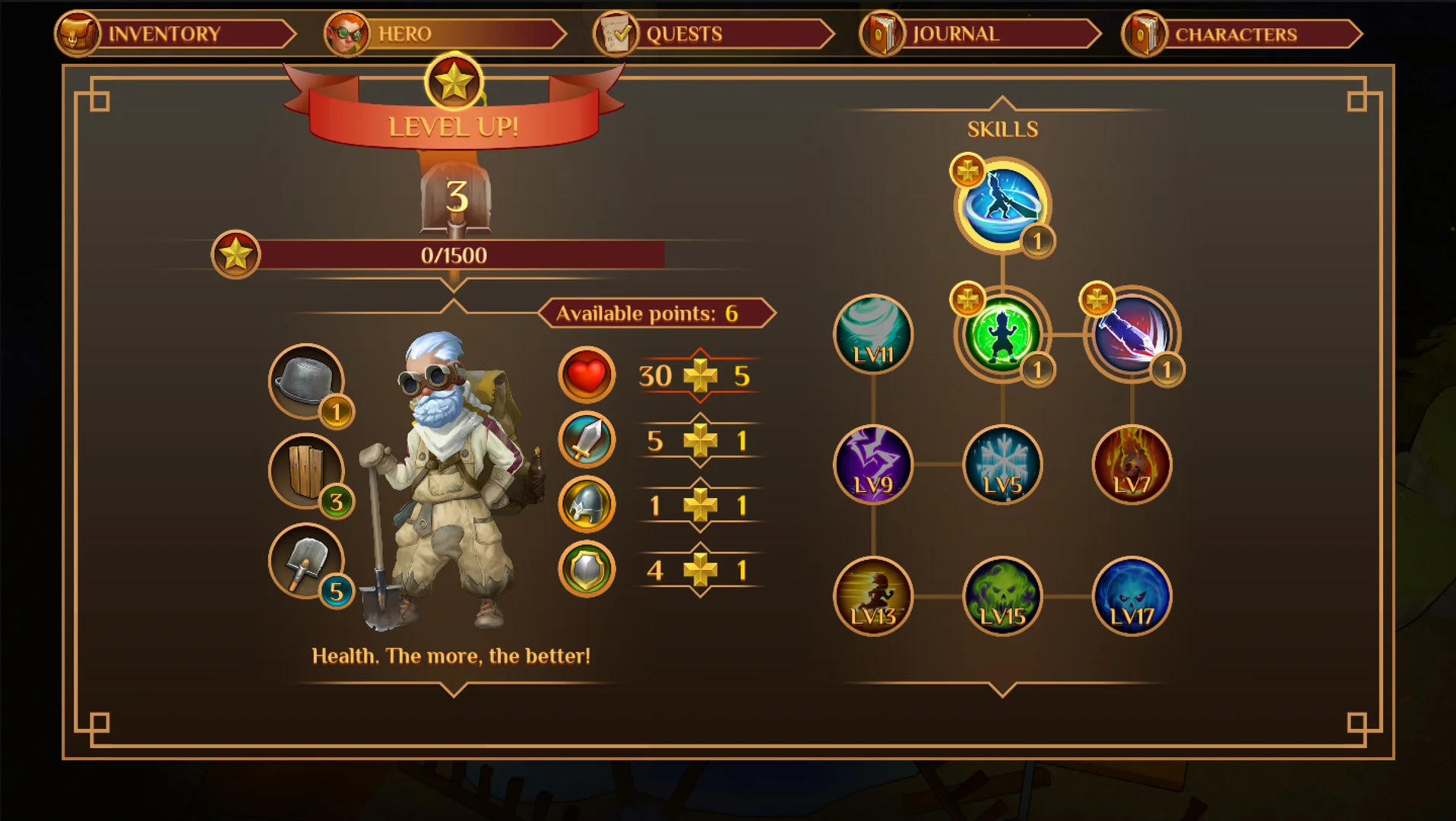This screenshot has height=821, width=1456.
Task: Upgrade the green aura skill
Action: 967,300
